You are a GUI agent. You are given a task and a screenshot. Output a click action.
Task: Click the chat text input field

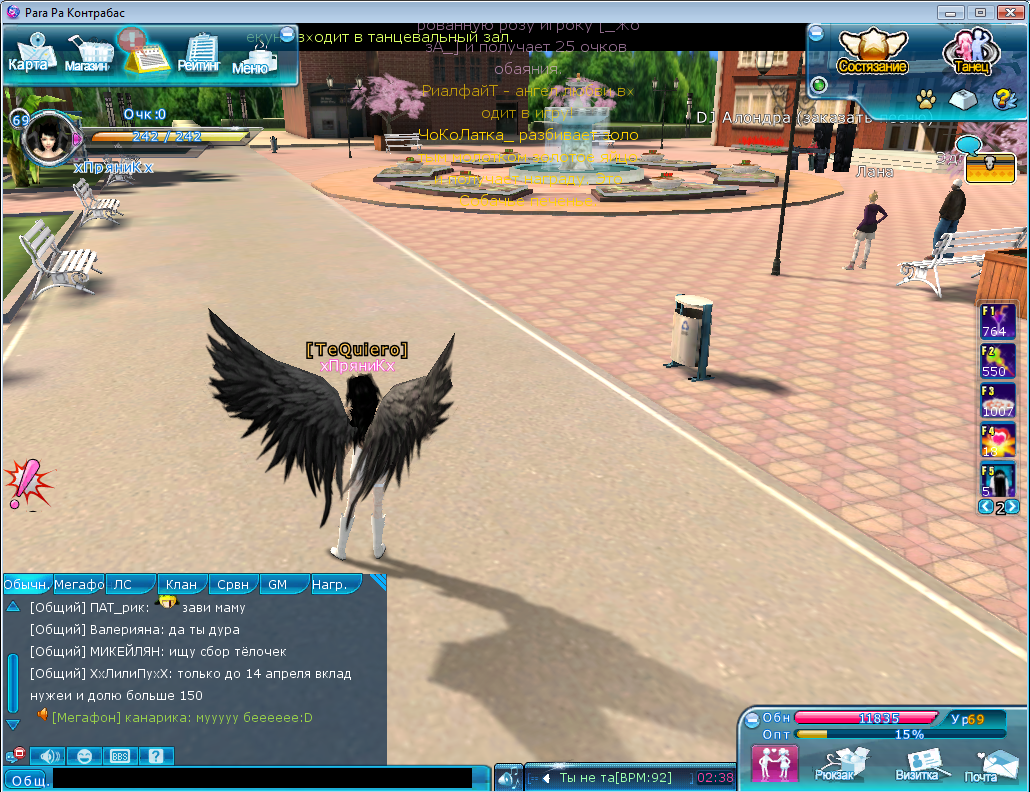click(262, 778)
